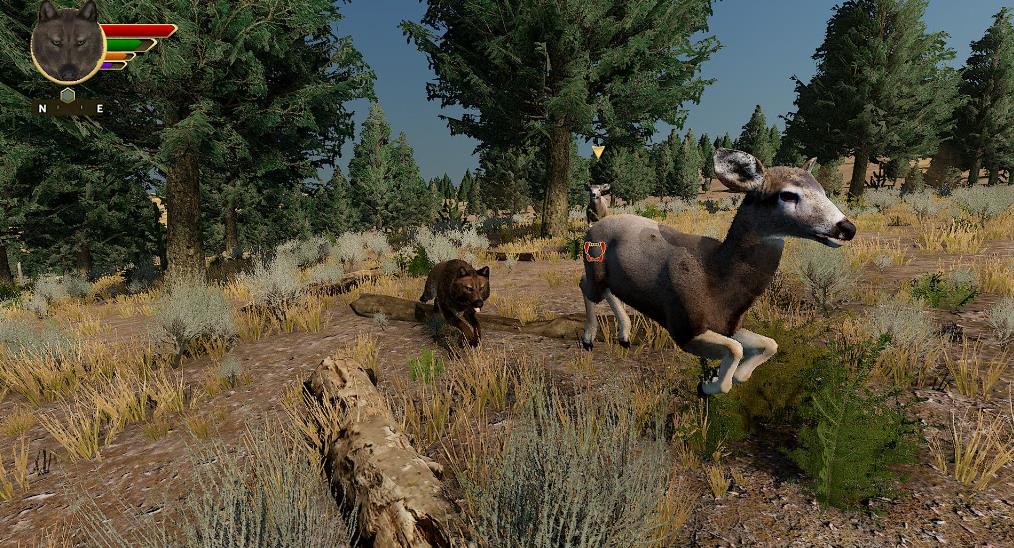
Task: Click the compass strip showing N and E
Action: tap(69, 107)
